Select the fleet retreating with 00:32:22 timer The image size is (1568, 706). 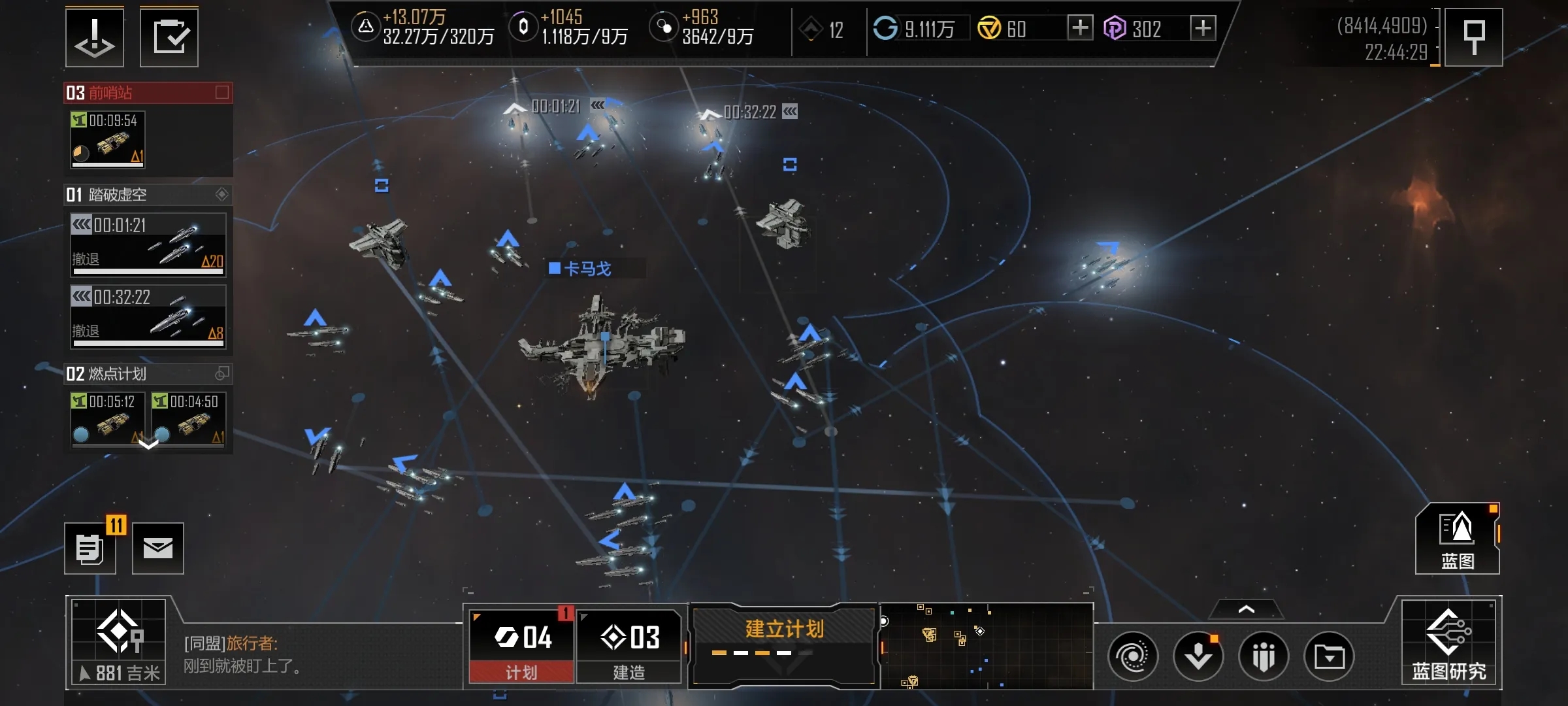point(148,316)
